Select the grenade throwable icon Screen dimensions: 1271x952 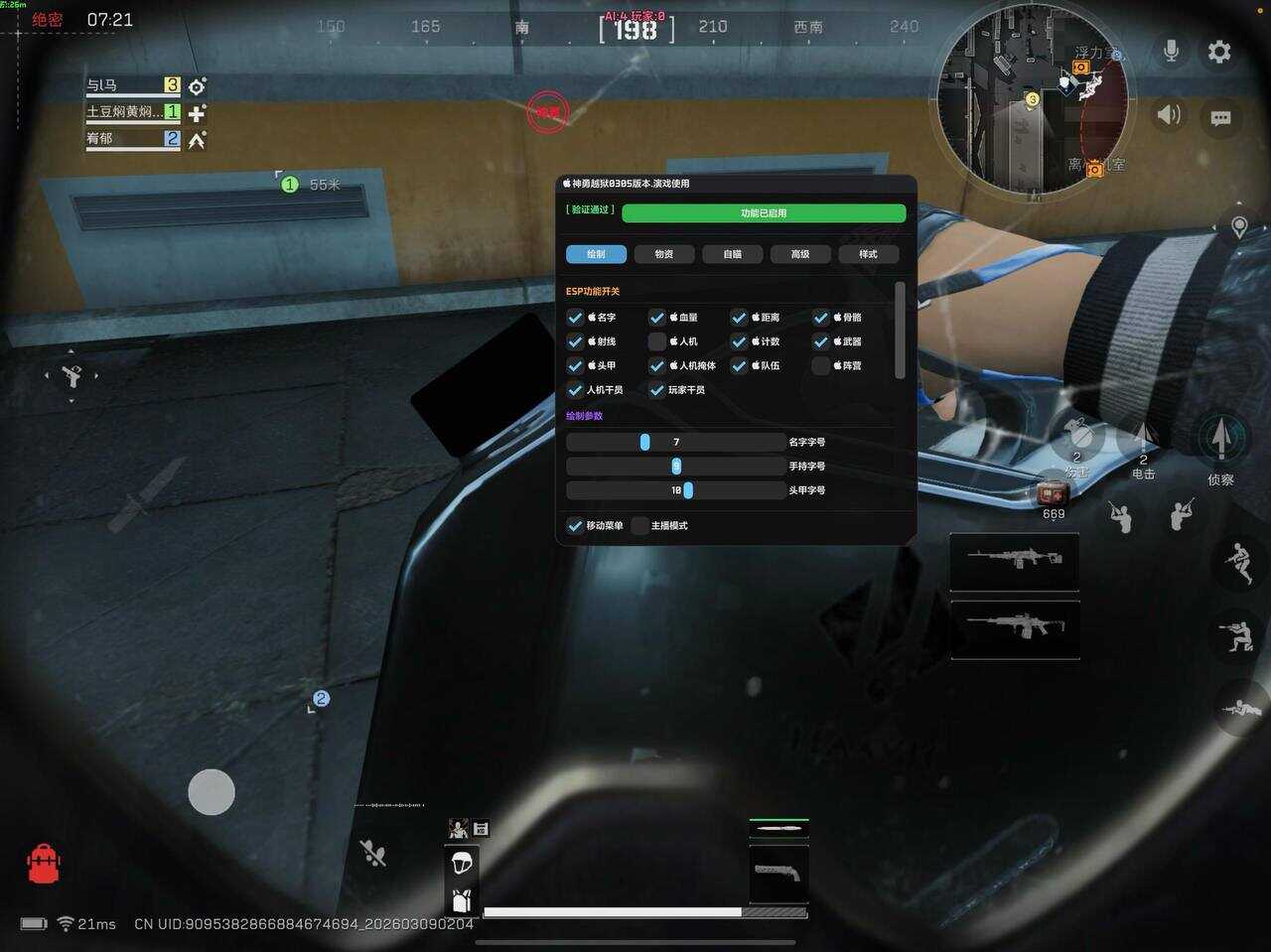point(1079,435)
